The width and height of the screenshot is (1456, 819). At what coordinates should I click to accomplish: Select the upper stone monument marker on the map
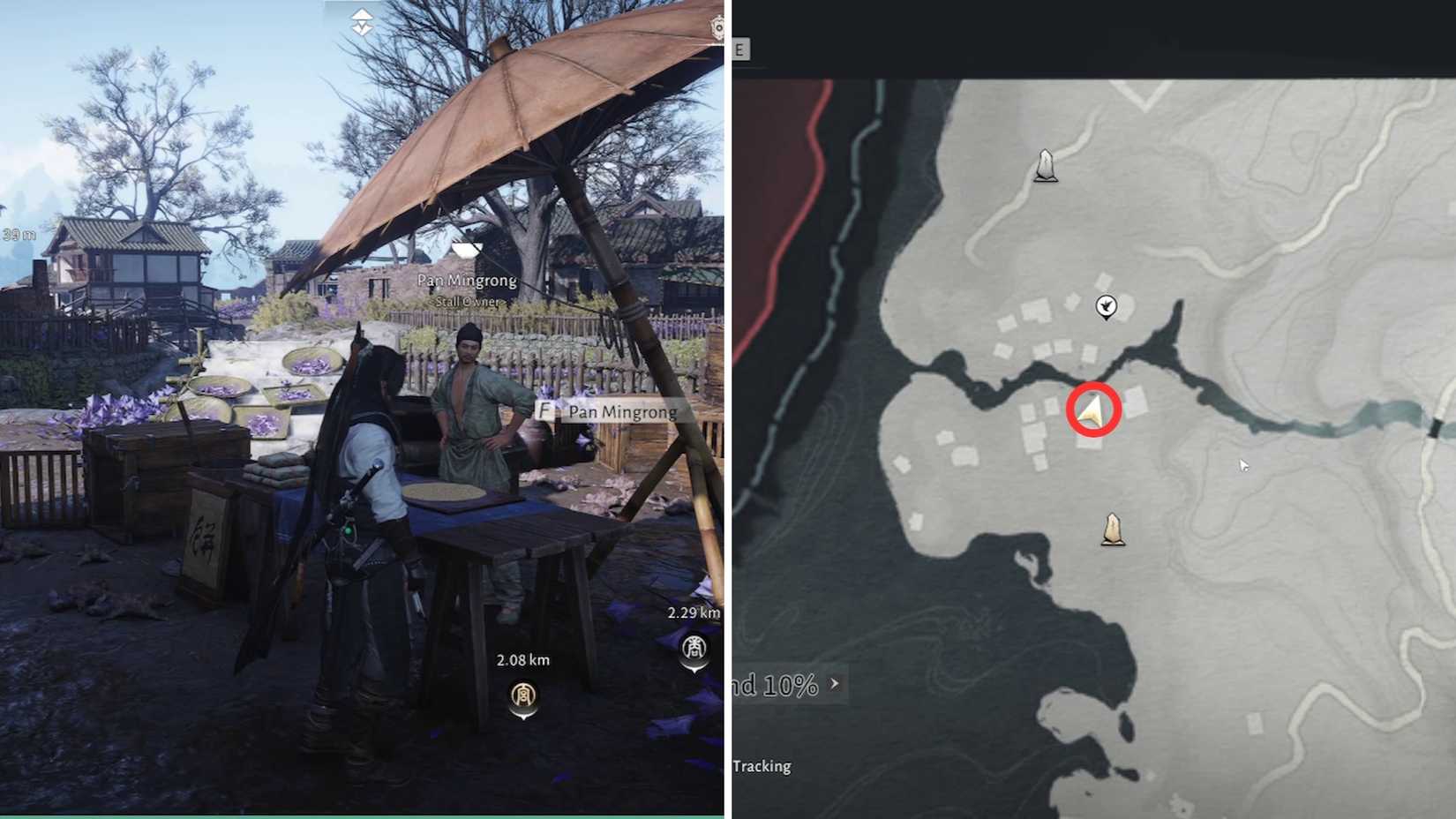click(x=1046, y=168)
